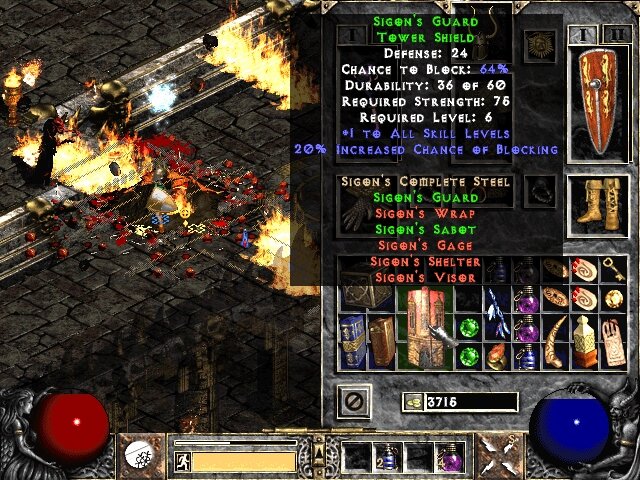640x480 pixels.
Task: Open the left skill selector icon
Action: click(139, 457)
